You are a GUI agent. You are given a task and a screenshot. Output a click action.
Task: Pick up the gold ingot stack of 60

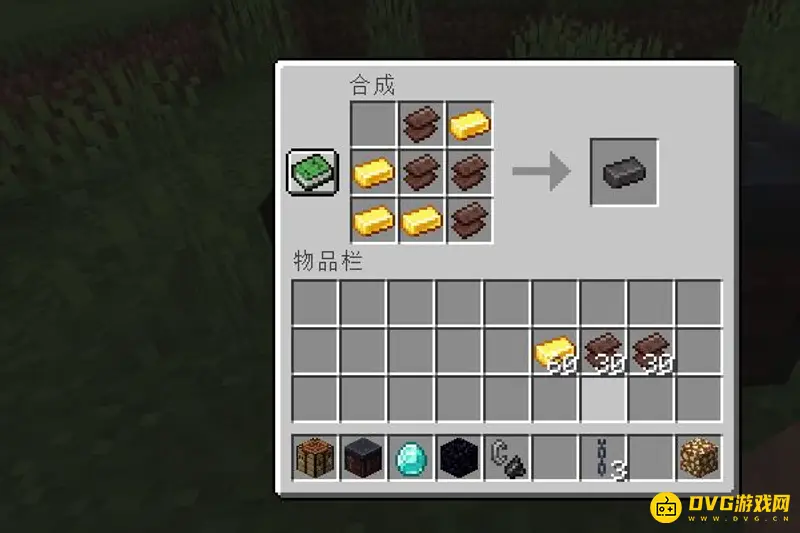click(x=555, y=351)
